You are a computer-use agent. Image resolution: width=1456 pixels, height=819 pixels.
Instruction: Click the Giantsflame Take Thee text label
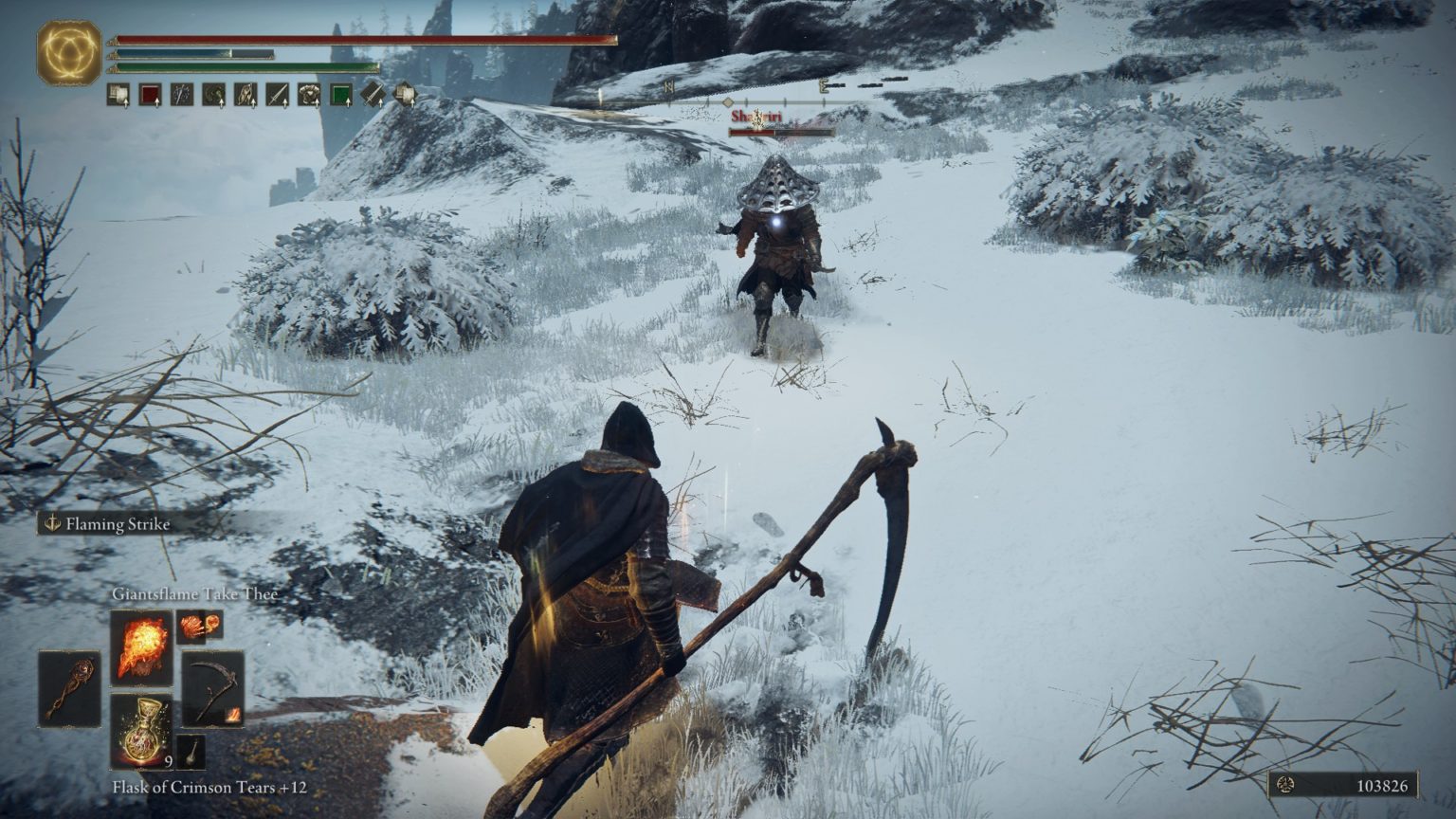click(193, 591)
